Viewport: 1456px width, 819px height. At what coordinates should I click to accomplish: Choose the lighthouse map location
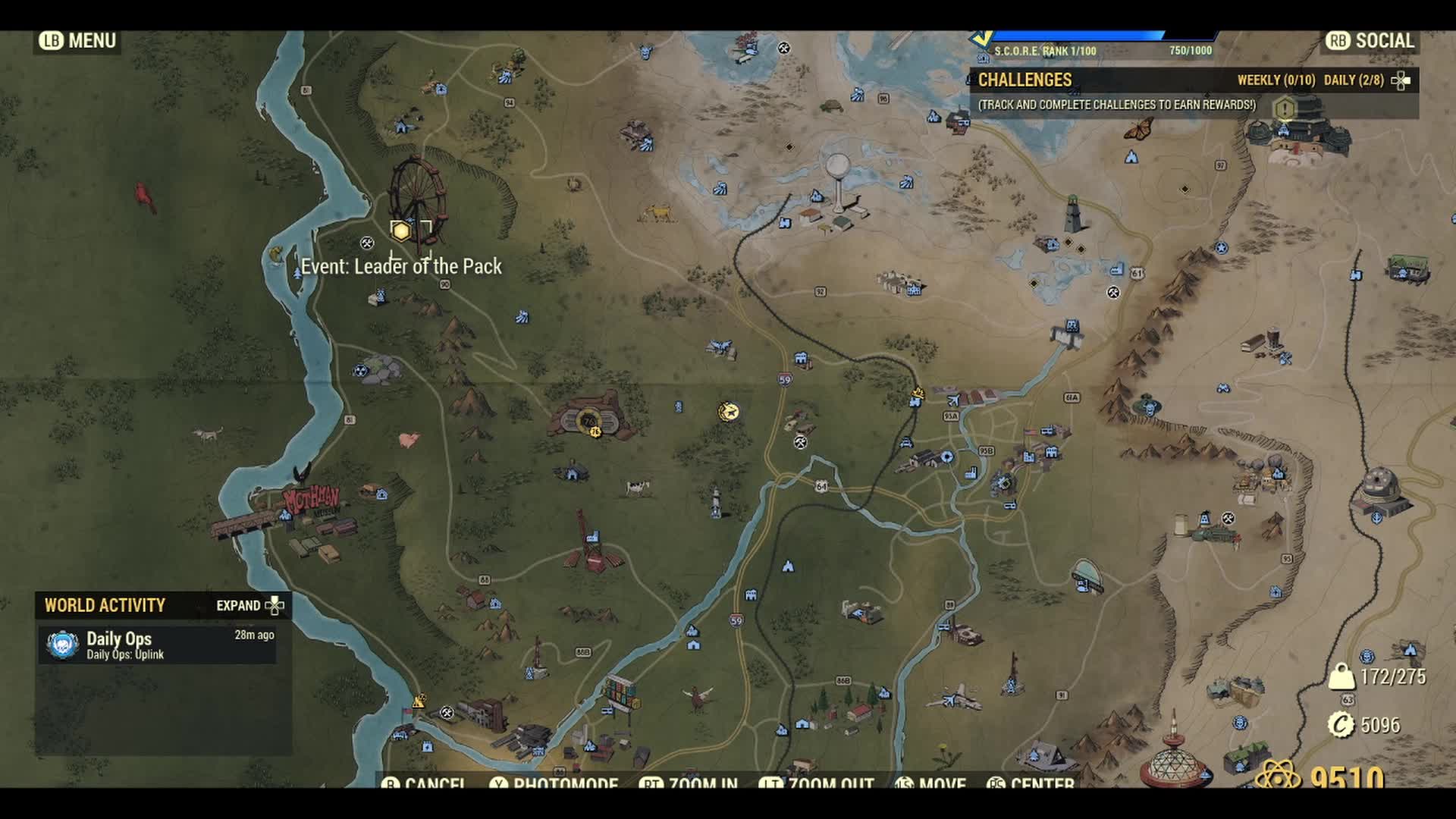pyautogui.click(x=1073, y=213)
